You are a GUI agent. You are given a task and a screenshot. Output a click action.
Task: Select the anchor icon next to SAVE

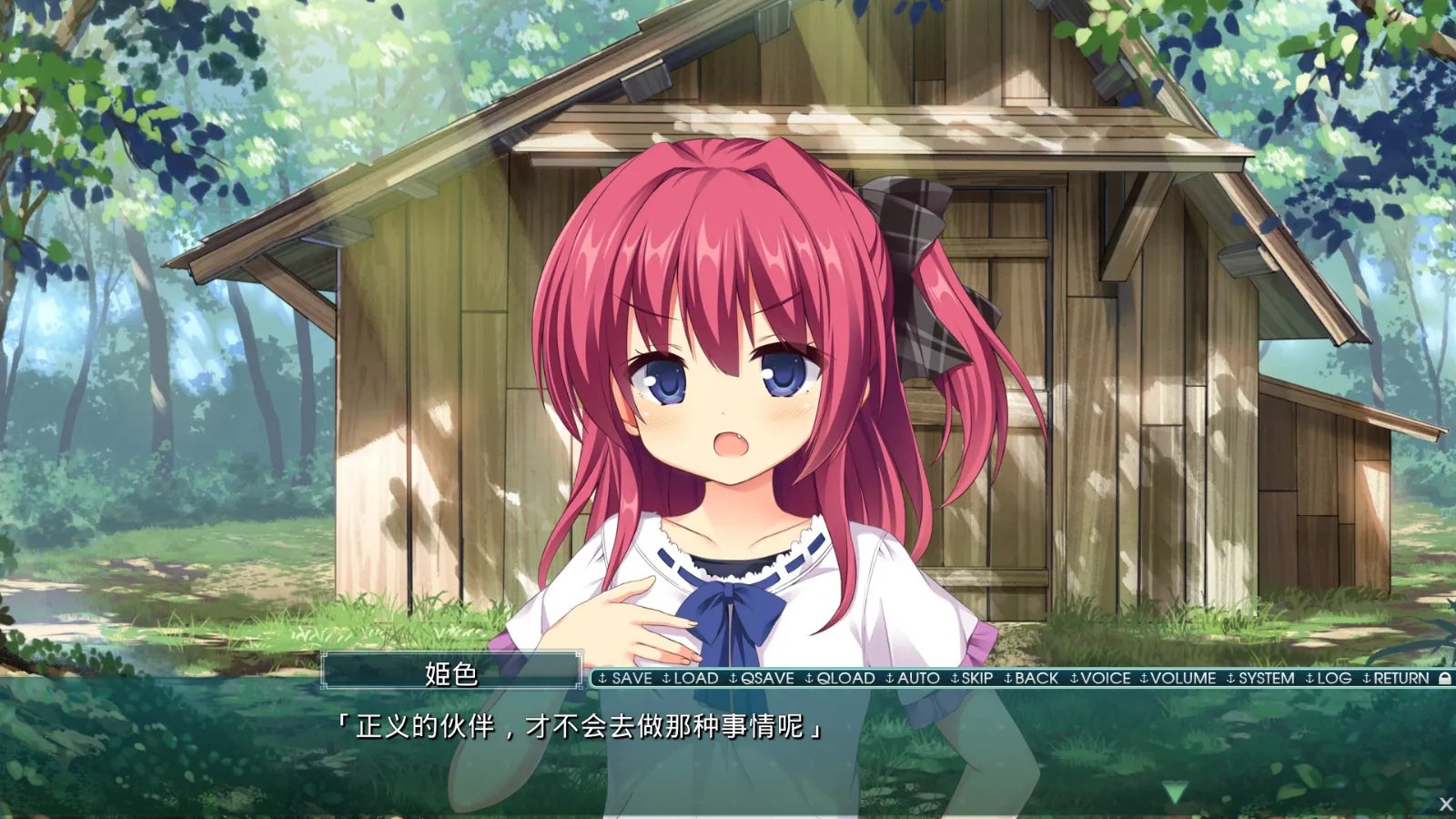602,679
